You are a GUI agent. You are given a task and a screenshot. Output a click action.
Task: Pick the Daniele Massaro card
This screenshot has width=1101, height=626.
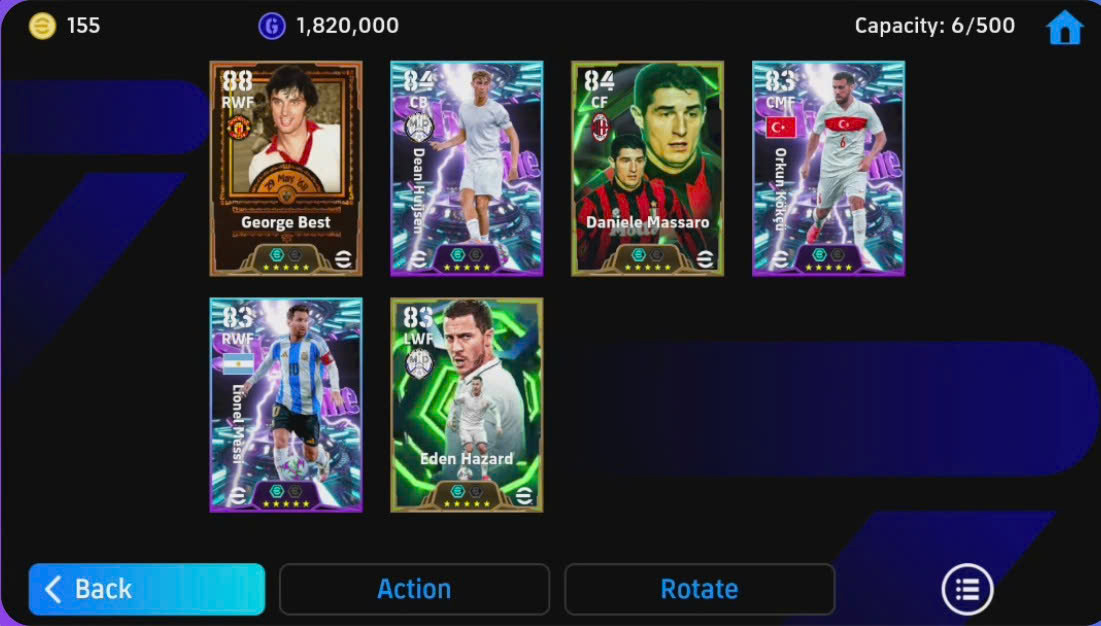pyautogui.click(x=648, y=168)
